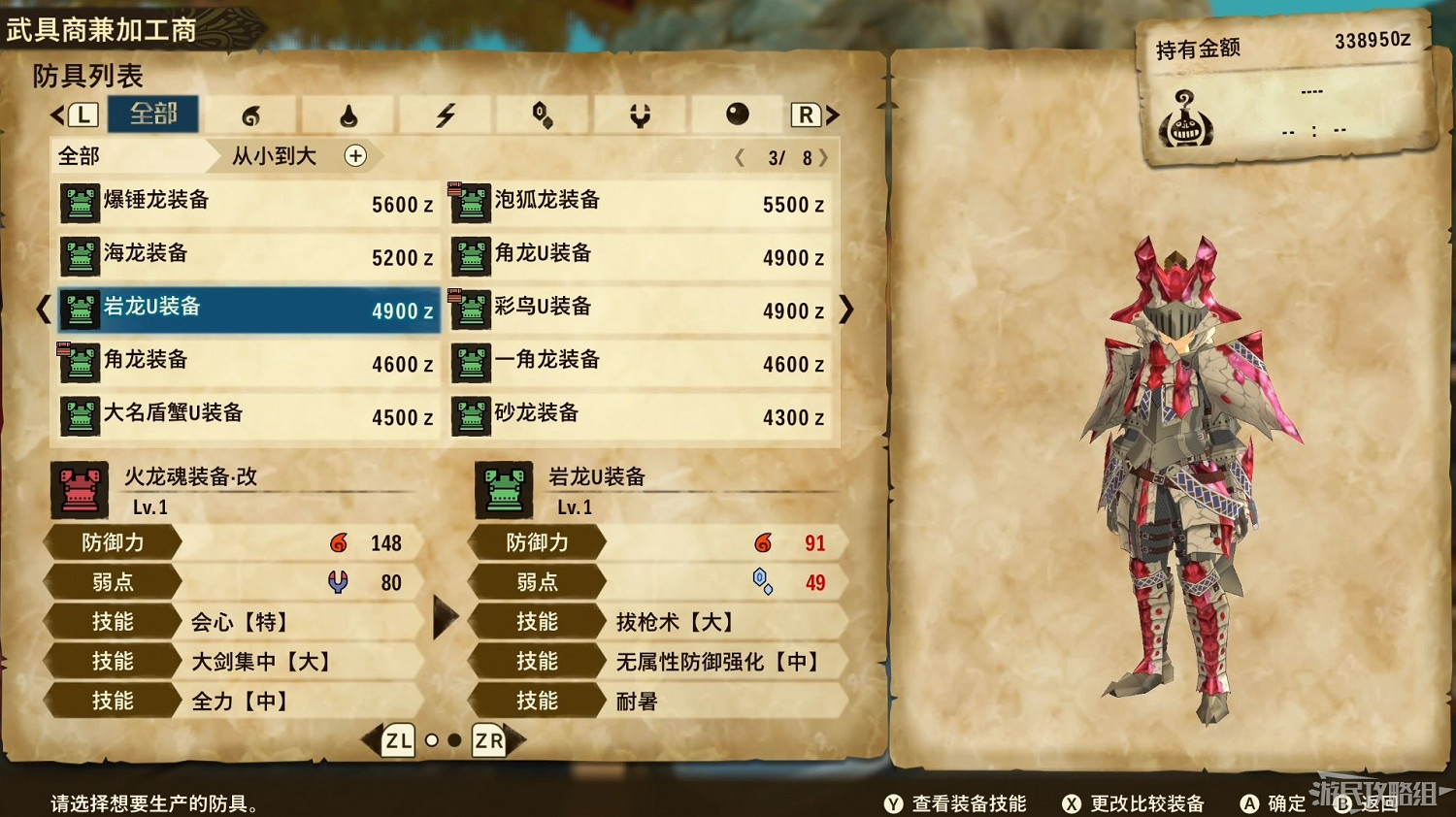Select the water droplet element filter icon

pyautogui.click(x=347, y=114)
